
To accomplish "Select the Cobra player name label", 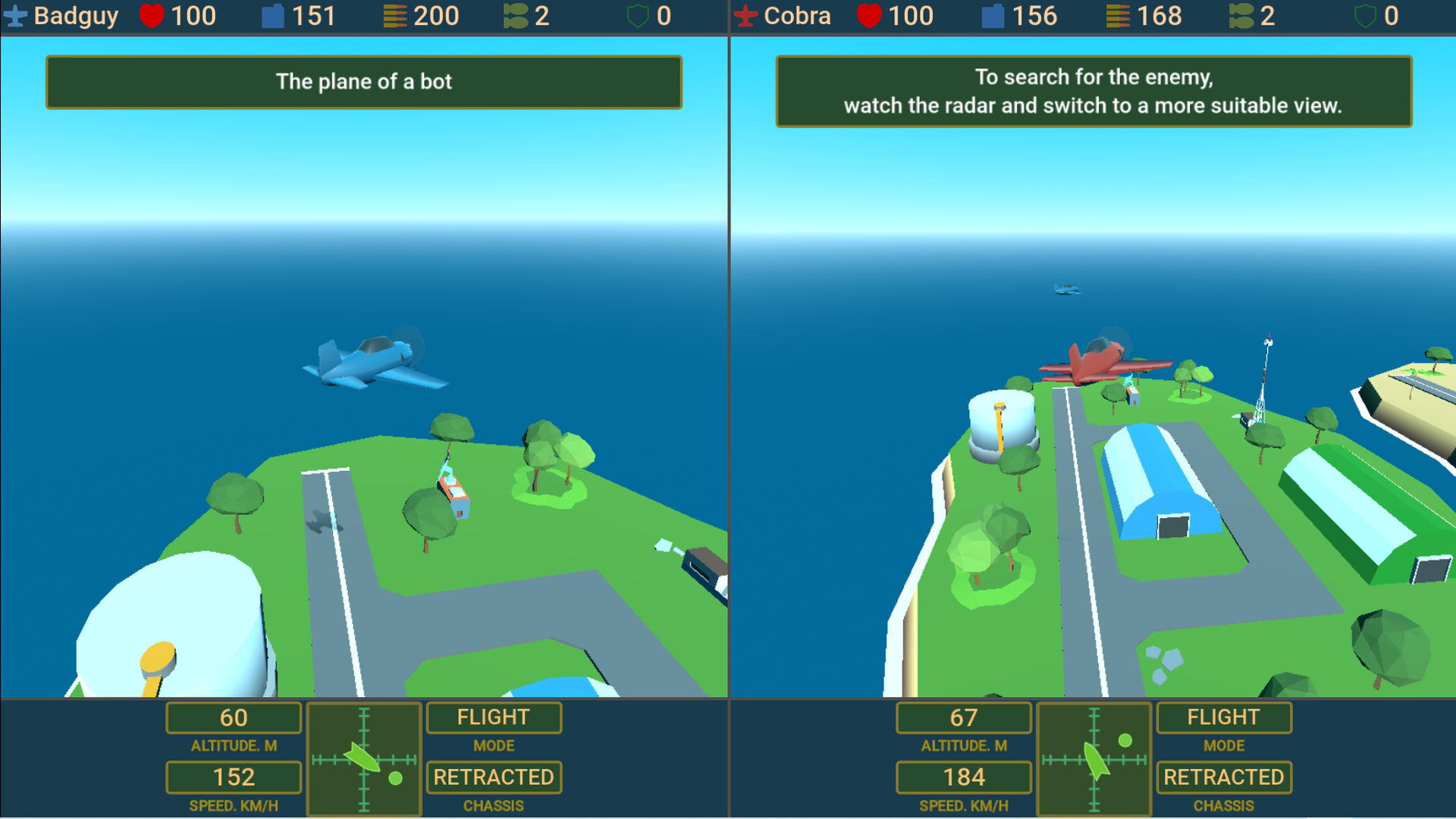I will coord(795,15).
